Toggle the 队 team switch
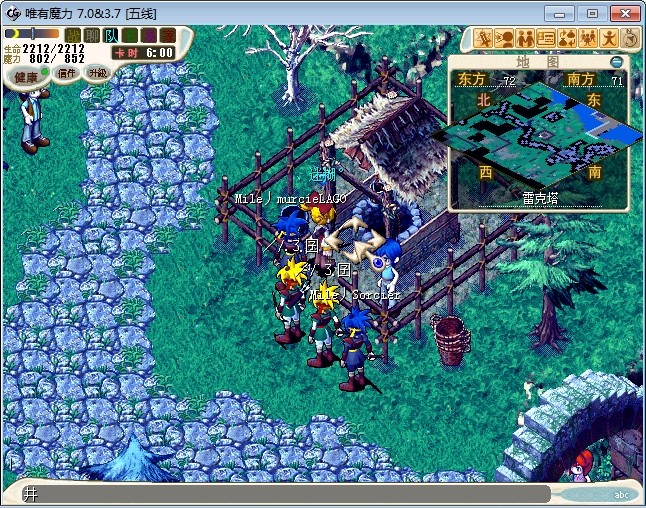Image resolution: width=646 pixels, height=508 pixels. pyautogui.click(x=109, y=36)
